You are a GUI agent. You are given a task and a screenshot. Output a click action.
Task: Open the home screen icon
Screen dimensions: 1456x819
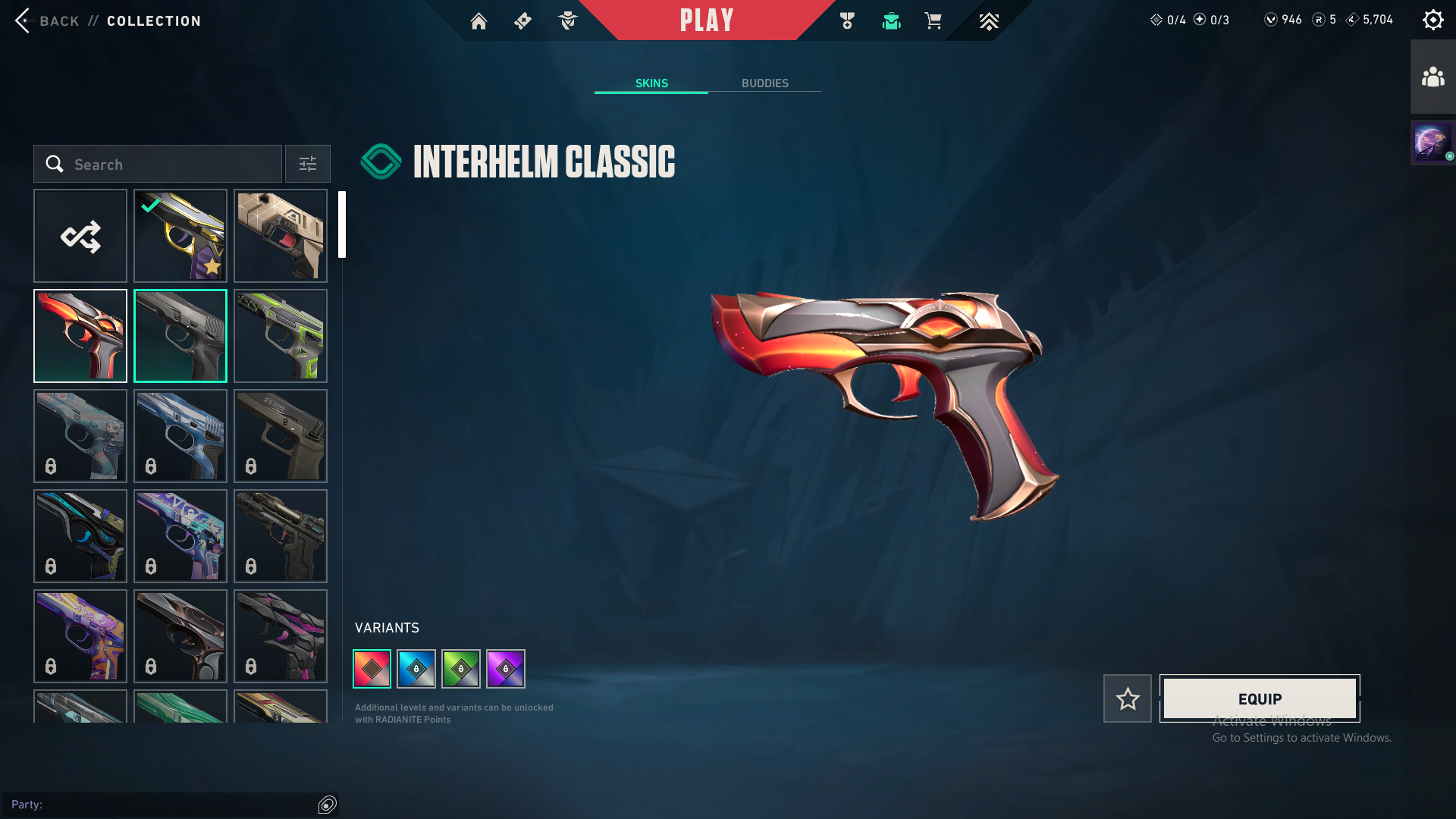point(479,21)
